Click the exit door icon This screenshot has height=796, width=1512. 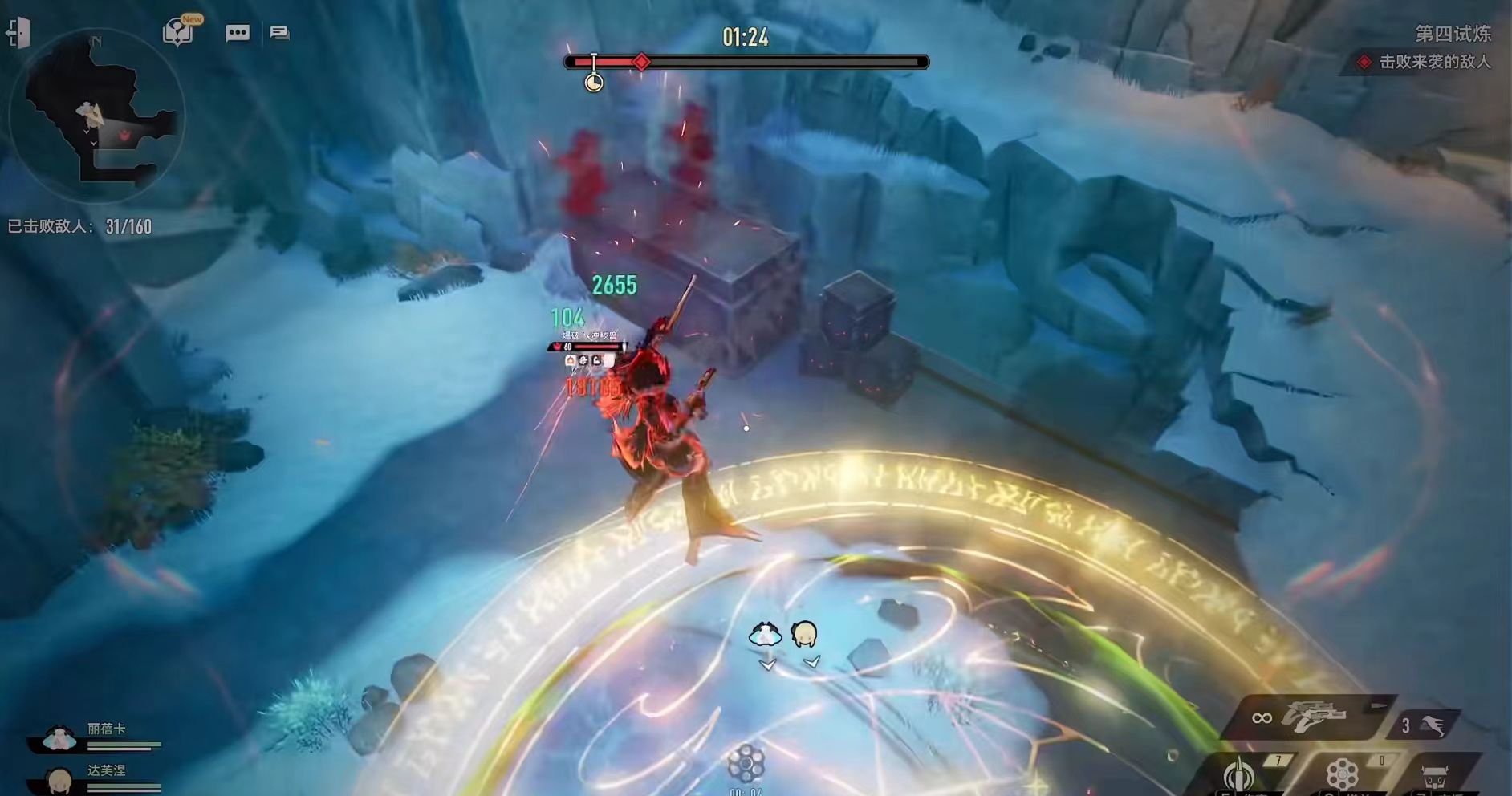click(x=18, y=33)
